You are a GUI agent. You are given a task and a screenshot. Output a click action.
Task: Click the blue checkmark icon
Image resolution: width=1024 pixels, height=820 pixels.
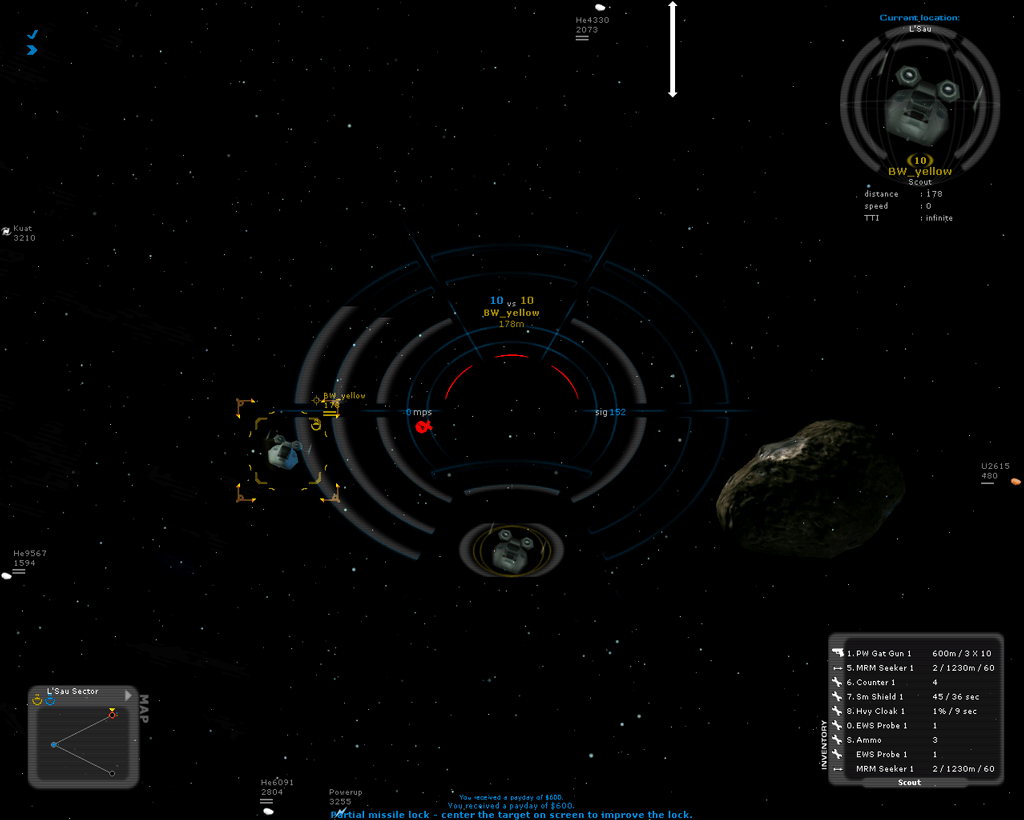[x=32, y=34]
